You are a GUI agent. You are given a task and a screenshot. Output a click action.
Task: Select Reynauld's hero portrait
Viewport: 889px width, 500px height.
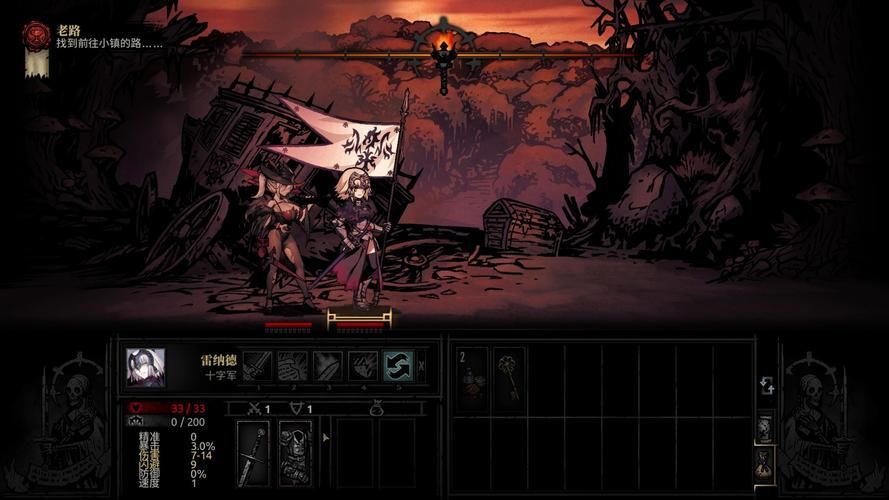[x=145, y=366]
